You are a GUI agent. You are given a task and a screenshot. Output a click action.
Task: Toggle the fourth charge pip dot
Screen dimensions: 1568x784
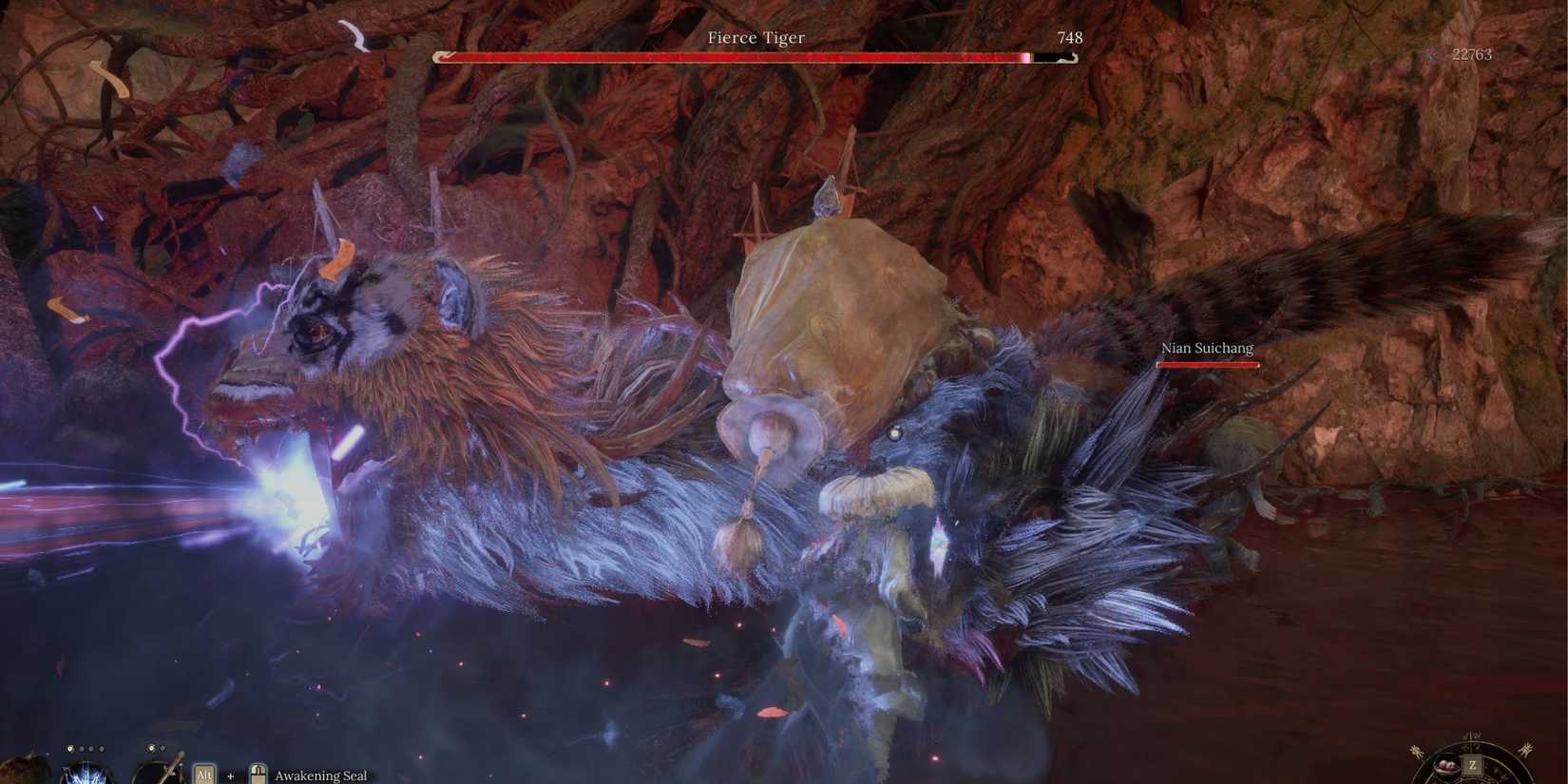point(101,748)
